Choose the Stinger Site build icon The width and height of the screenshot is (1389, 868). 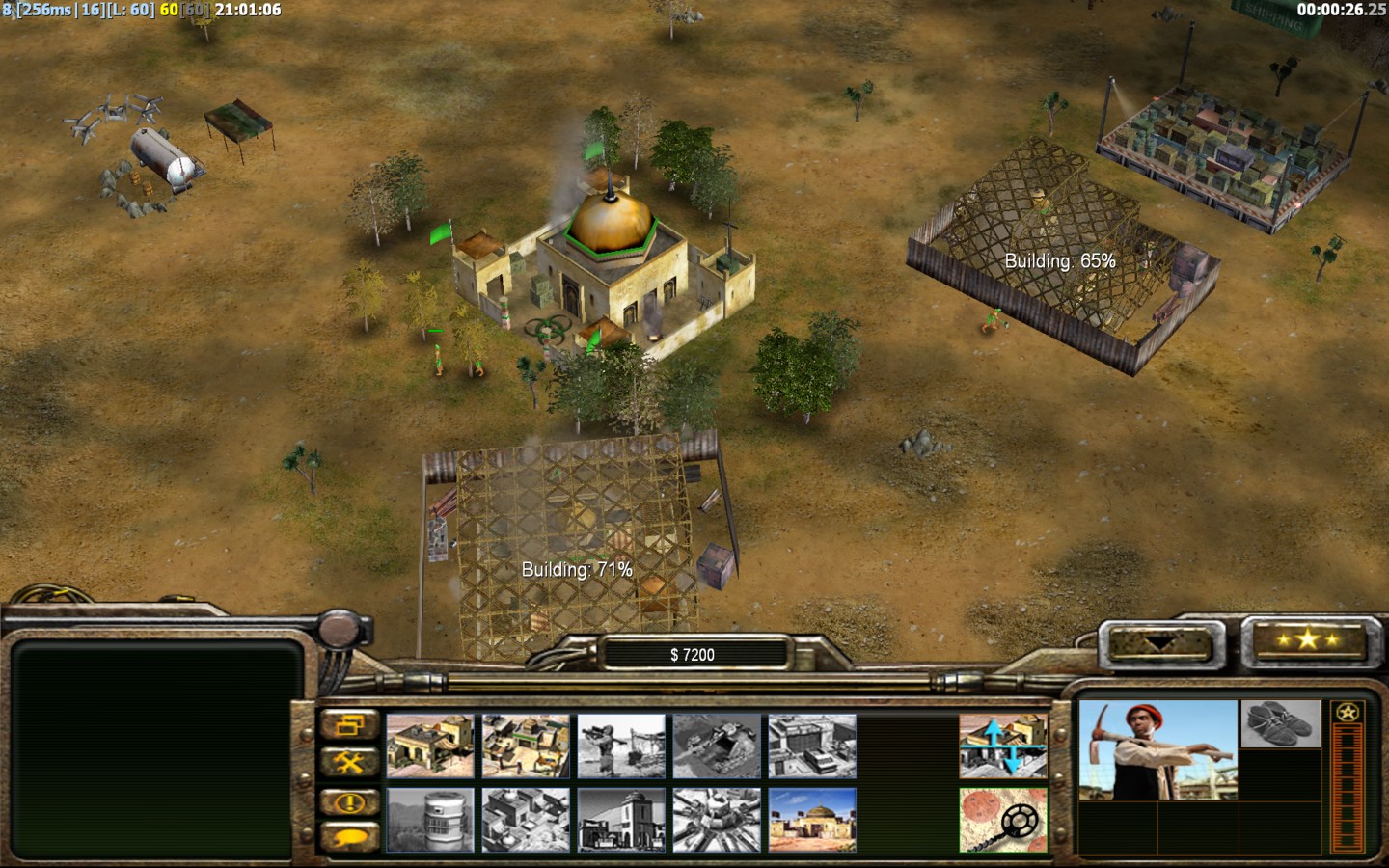coord(621,746)
